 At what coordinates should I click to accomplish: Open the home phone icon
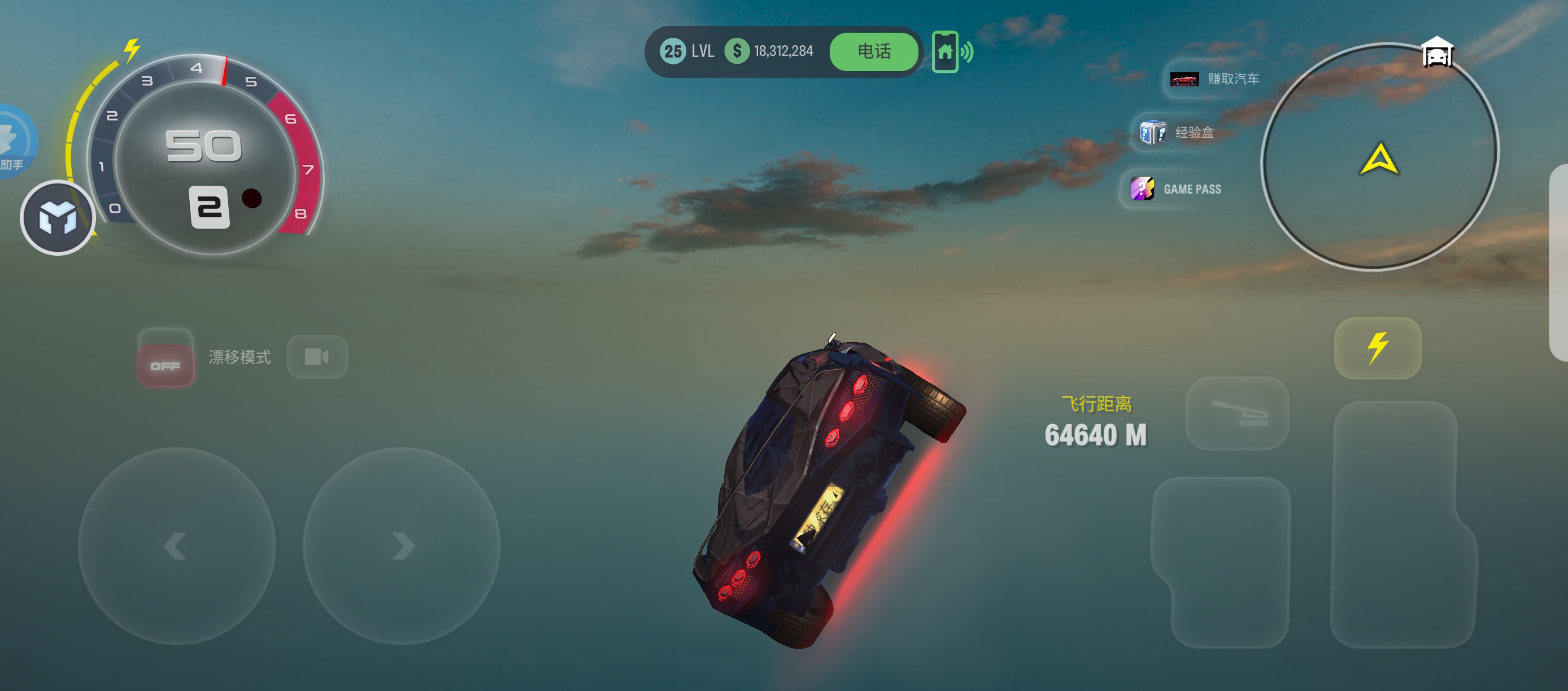[944, 52]
